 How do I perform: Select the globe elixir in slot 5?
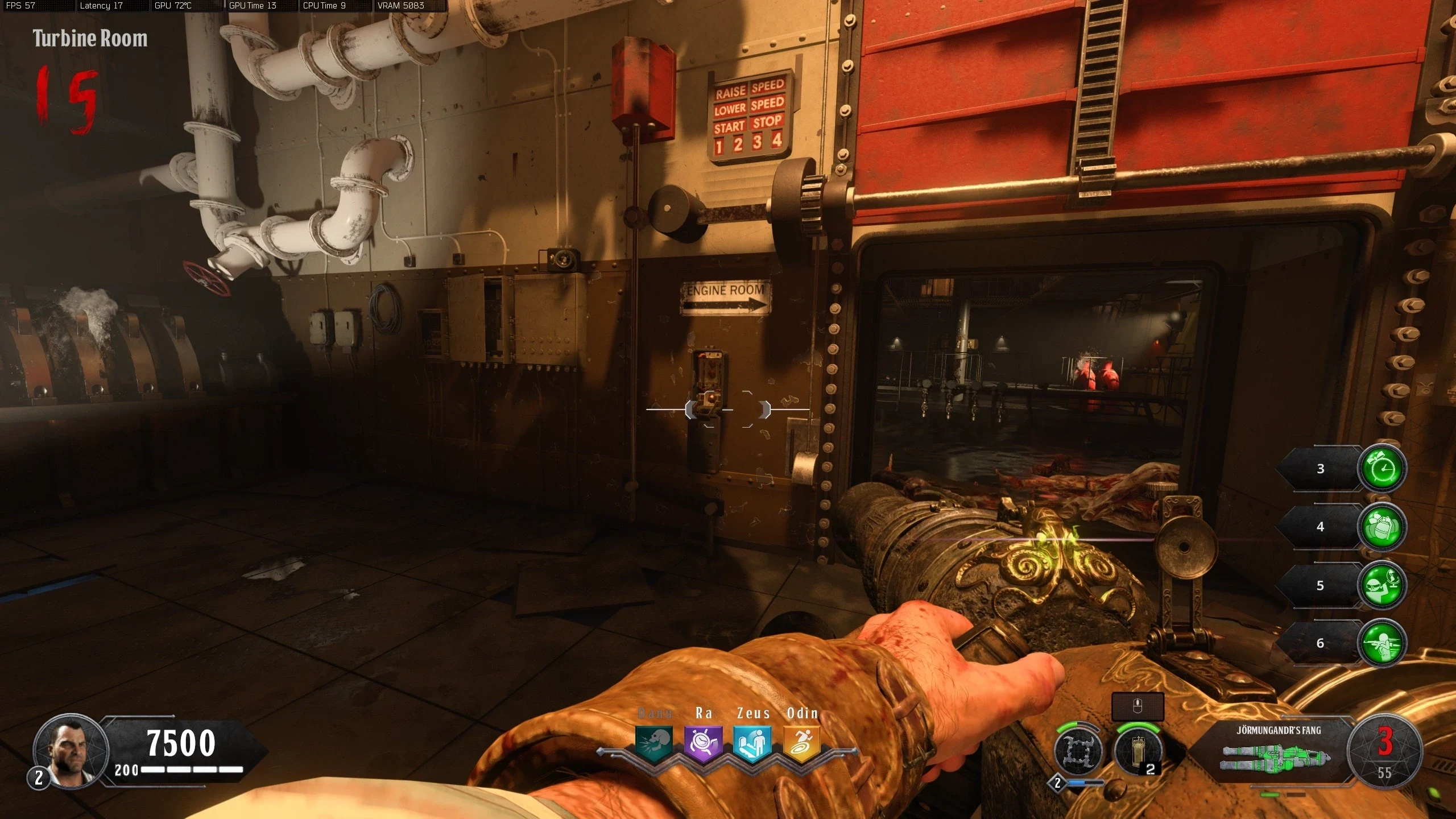tap(1382, 585)
